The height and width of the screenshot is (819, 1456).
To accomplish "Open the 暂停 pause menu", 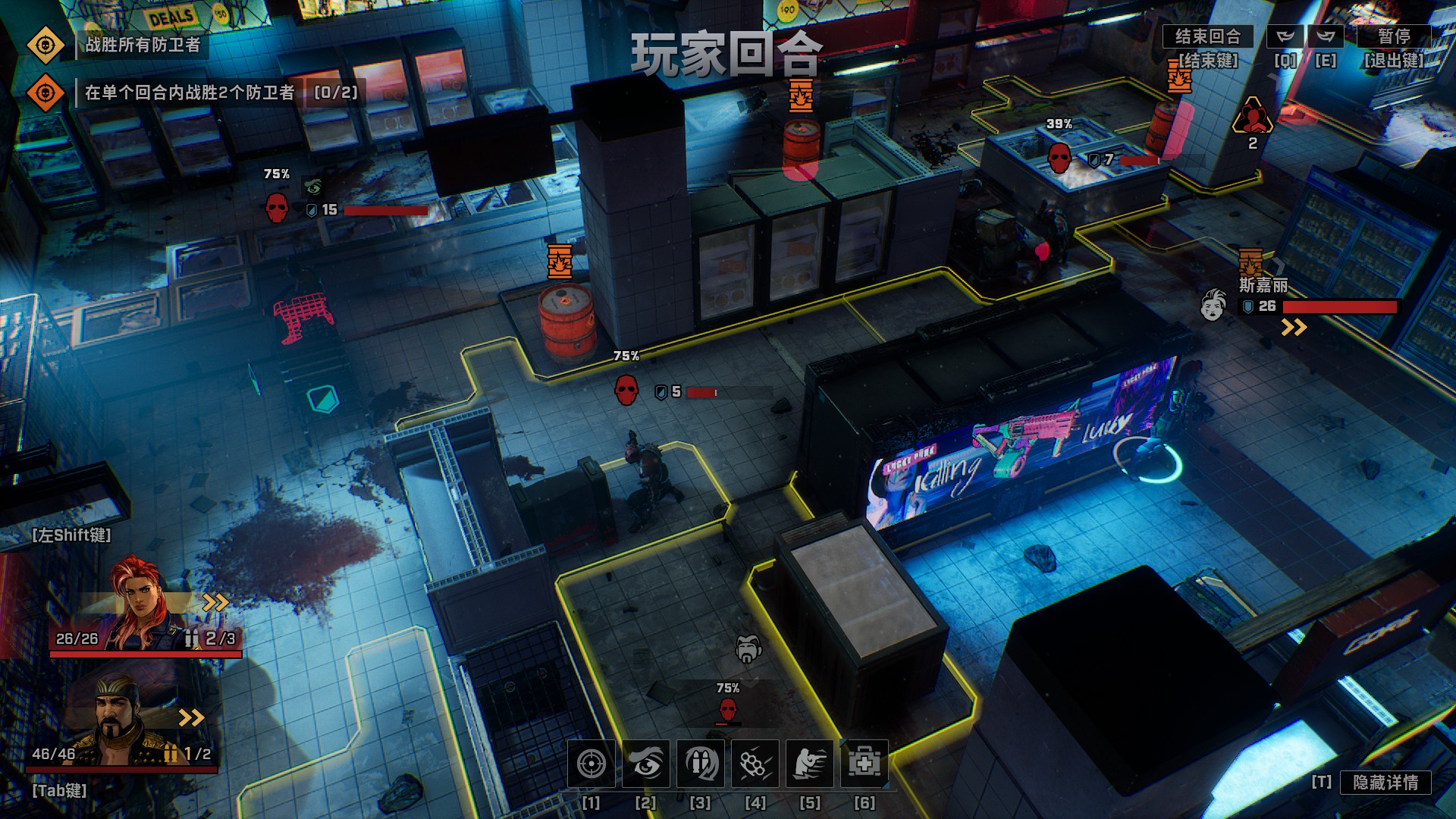I will pyautogui.click(x=1394, y=36).
